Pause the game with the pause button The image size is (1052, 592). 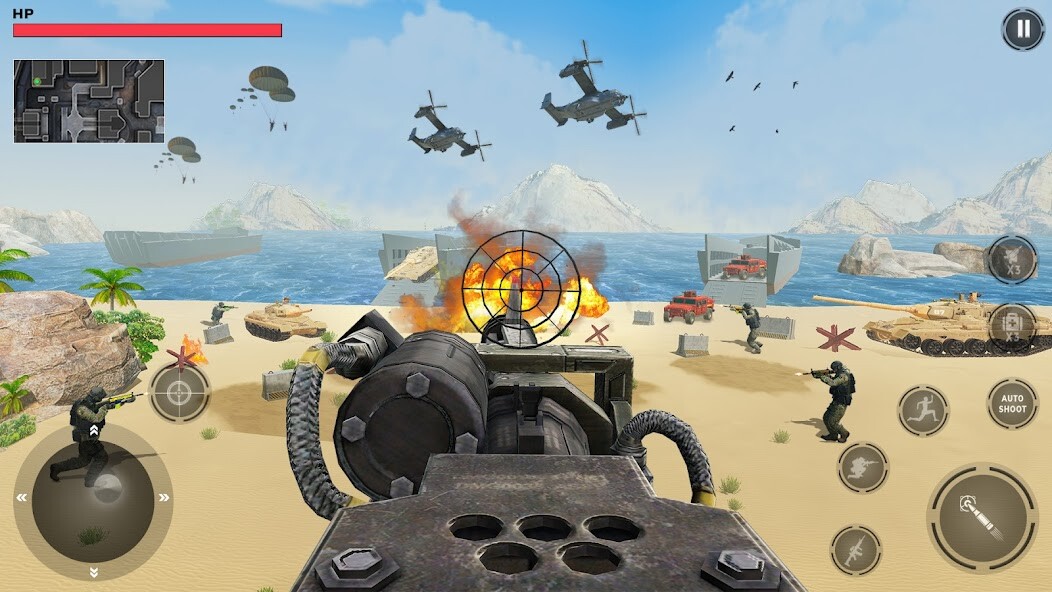point(1022,29)
